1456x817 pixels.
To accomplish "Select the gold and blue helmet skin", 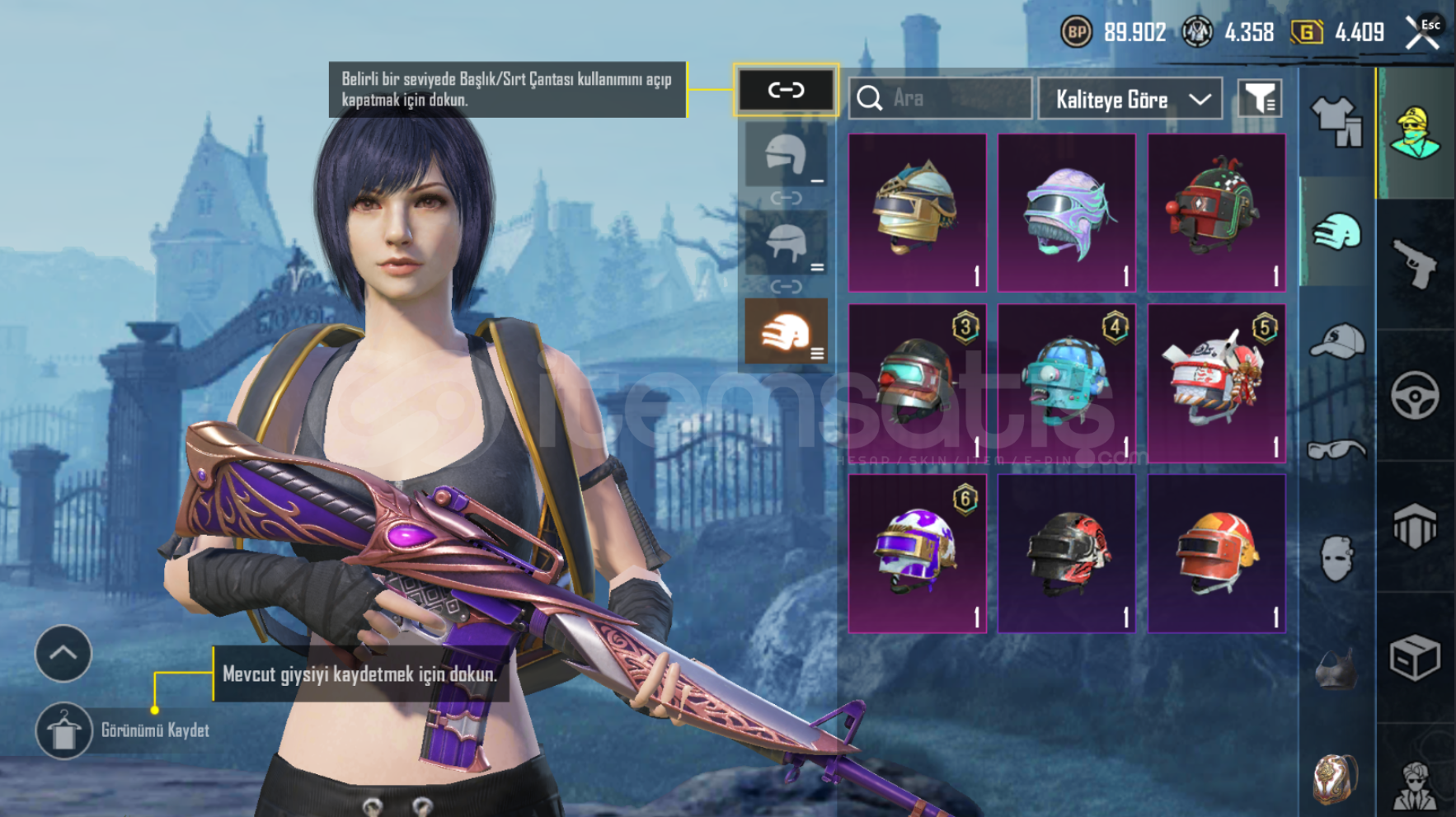I will tap(918, 212).
